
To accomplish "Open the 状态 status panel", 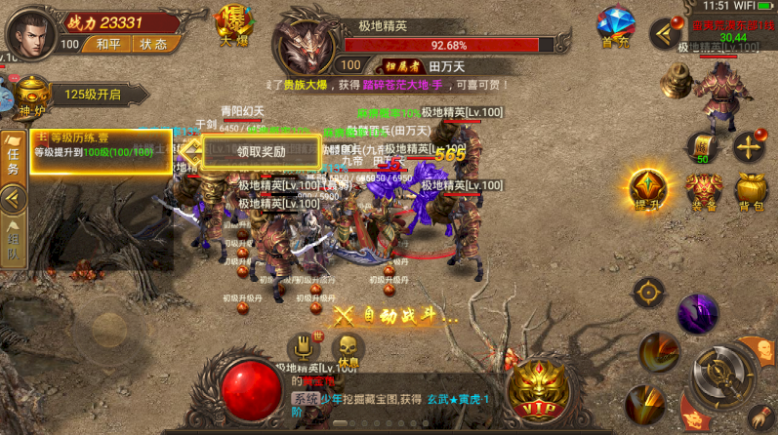I will click(153, 44).
